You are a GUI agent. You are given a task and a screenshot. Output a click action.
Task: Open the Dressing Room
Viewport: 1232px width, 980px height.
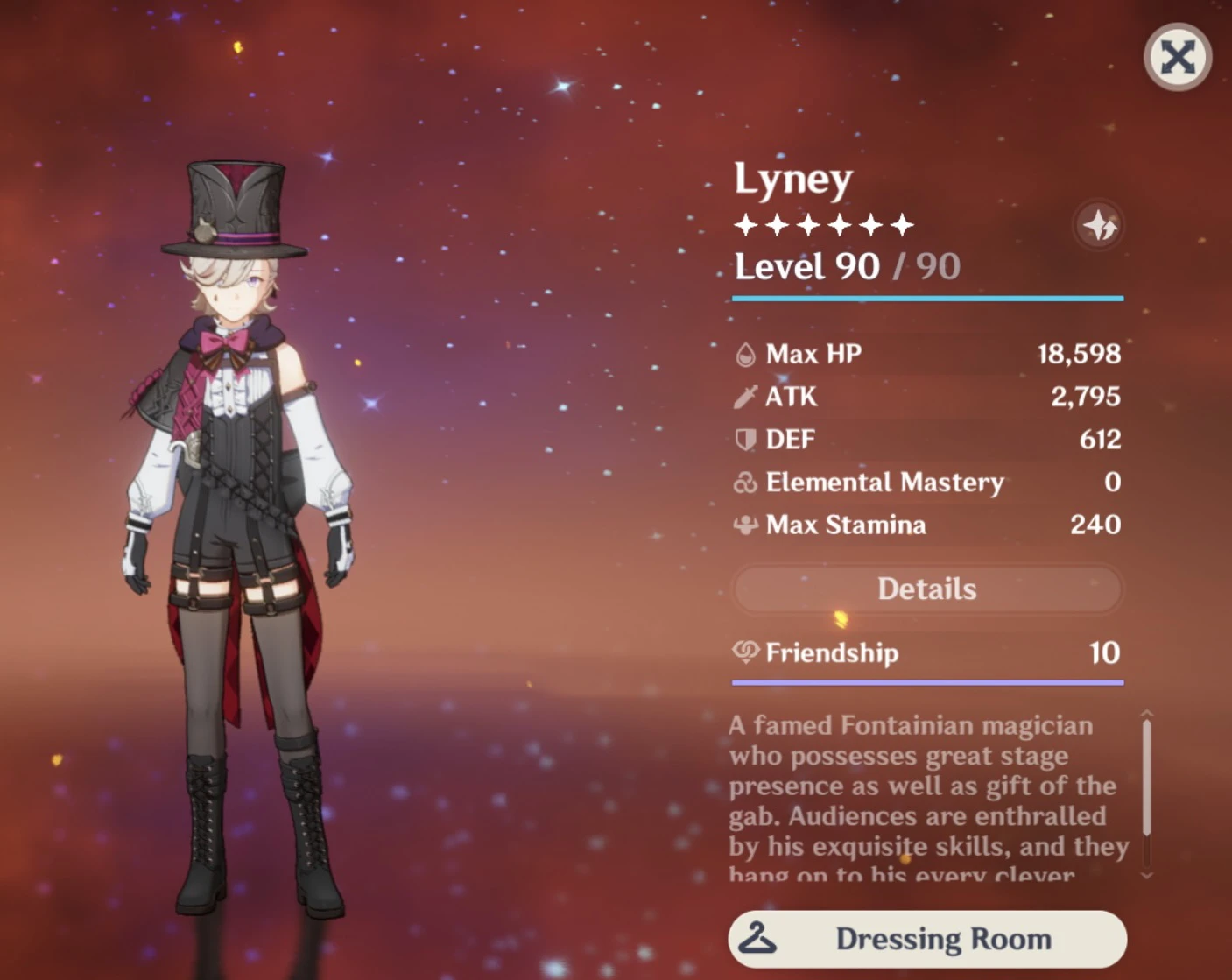(926, 938)
